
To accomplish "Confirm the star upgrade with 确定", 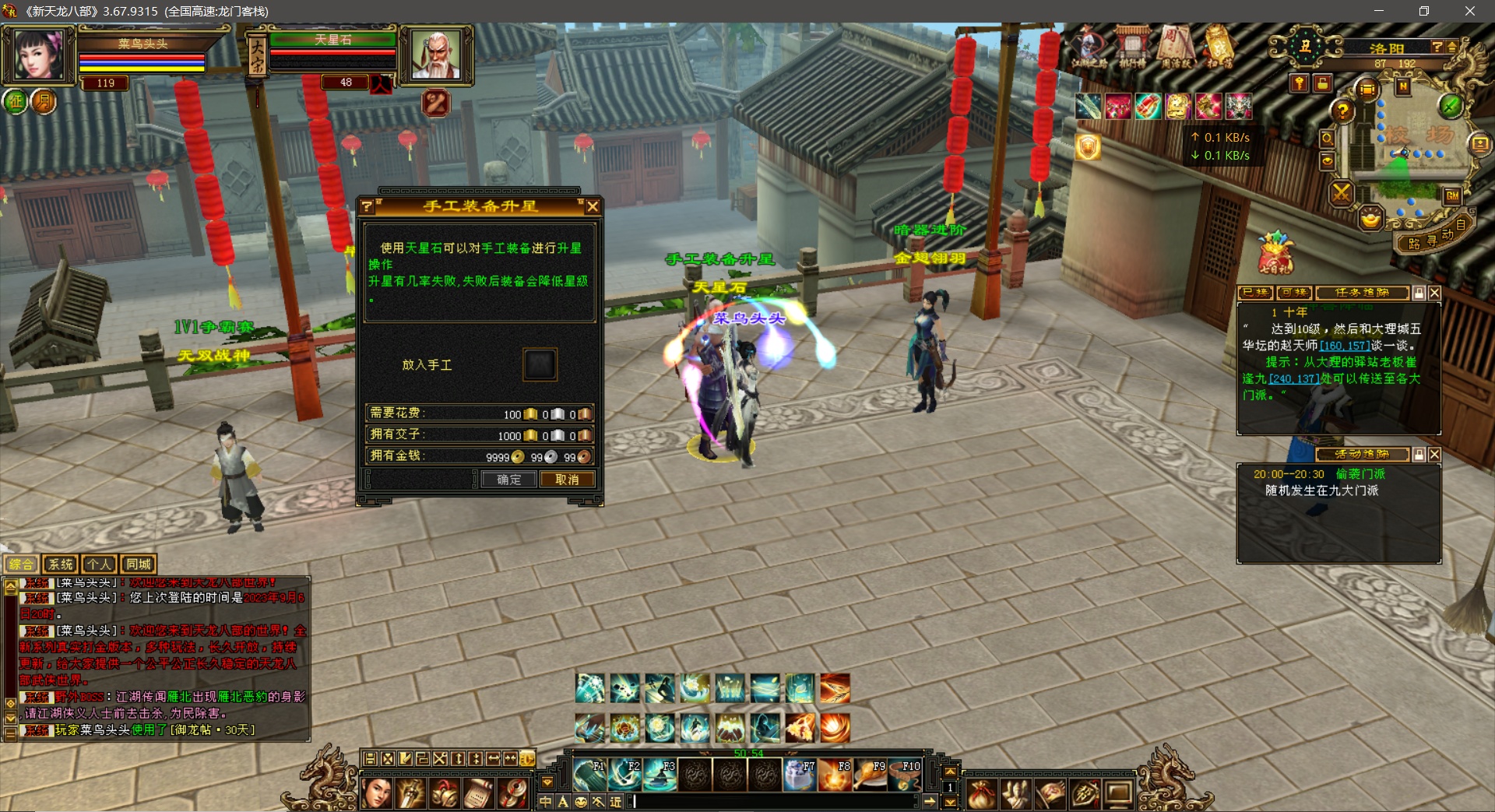I will (x=508, y=480).
